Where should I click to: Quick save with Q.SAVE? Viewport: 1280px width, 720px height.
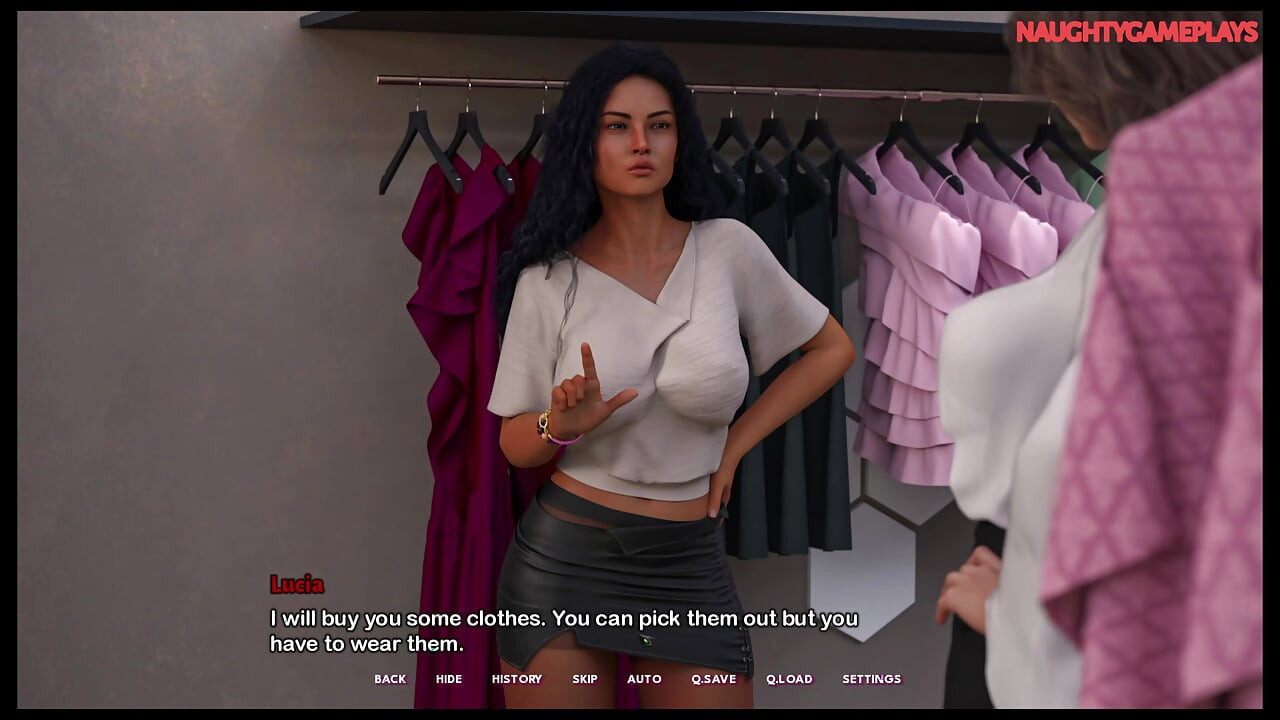[x=713, y=679]
